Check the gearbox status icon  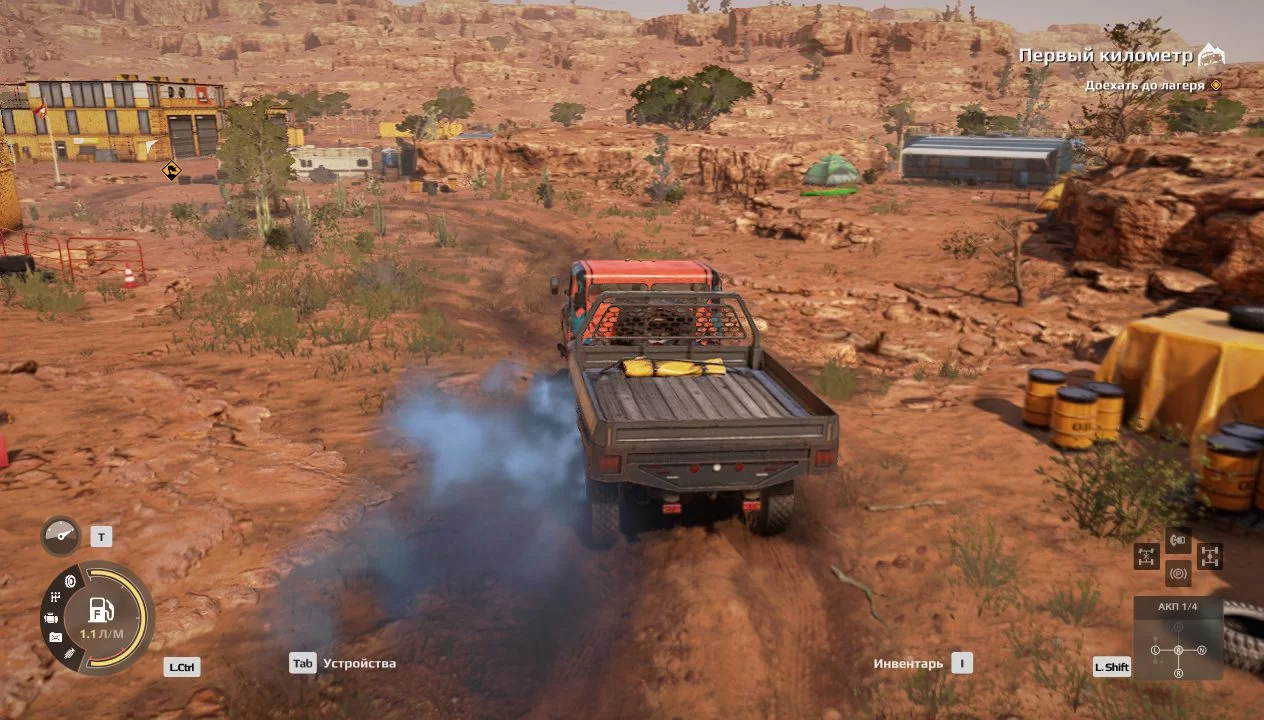click(x=55, y=598)
